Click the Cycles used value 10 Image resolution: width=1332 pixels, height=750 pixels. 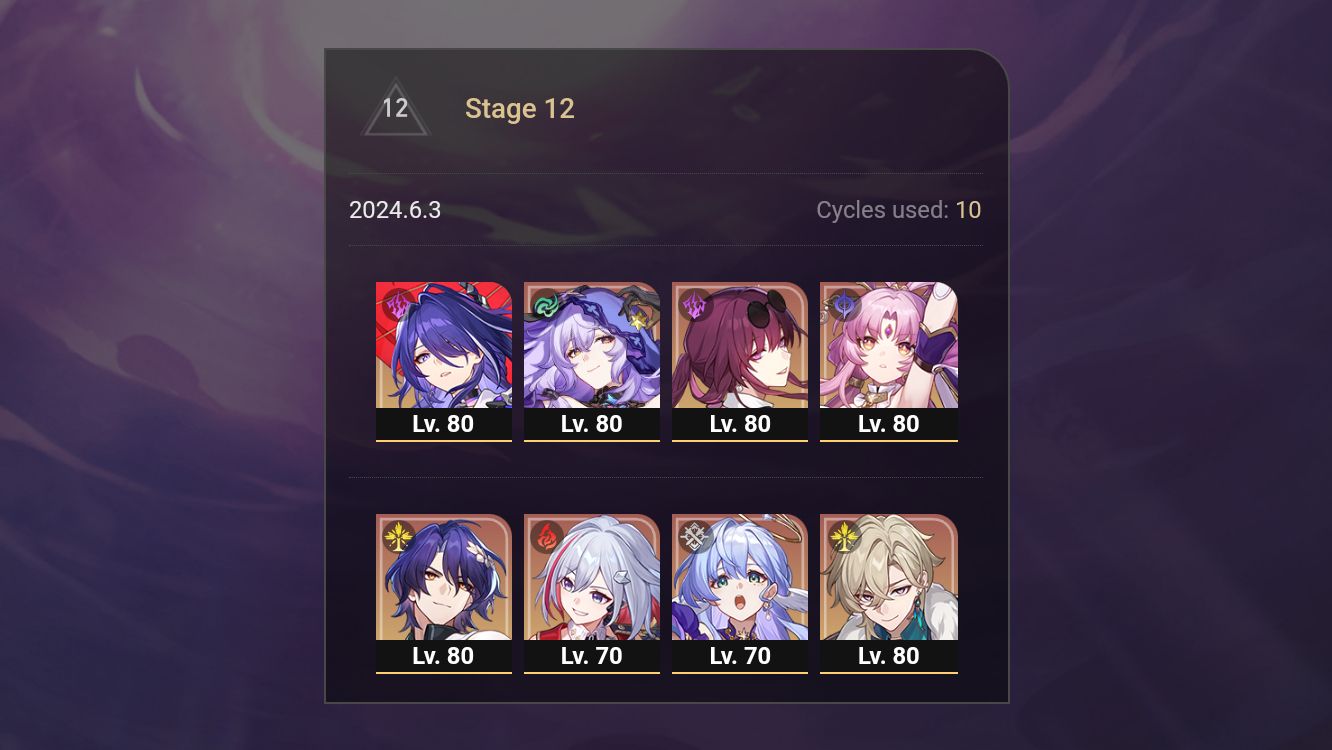pos(968,210)
